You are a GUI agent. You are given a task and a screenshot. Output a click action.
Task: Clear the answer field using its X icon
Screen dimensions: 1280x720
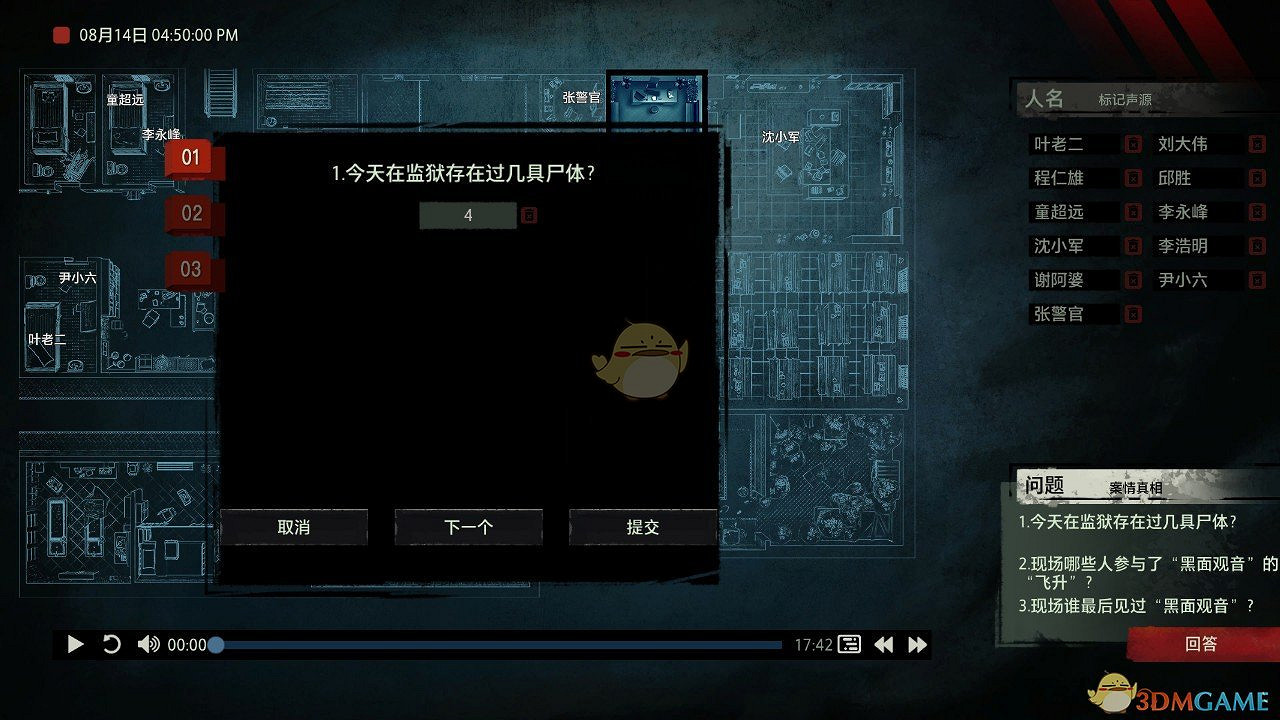(528, 214)
